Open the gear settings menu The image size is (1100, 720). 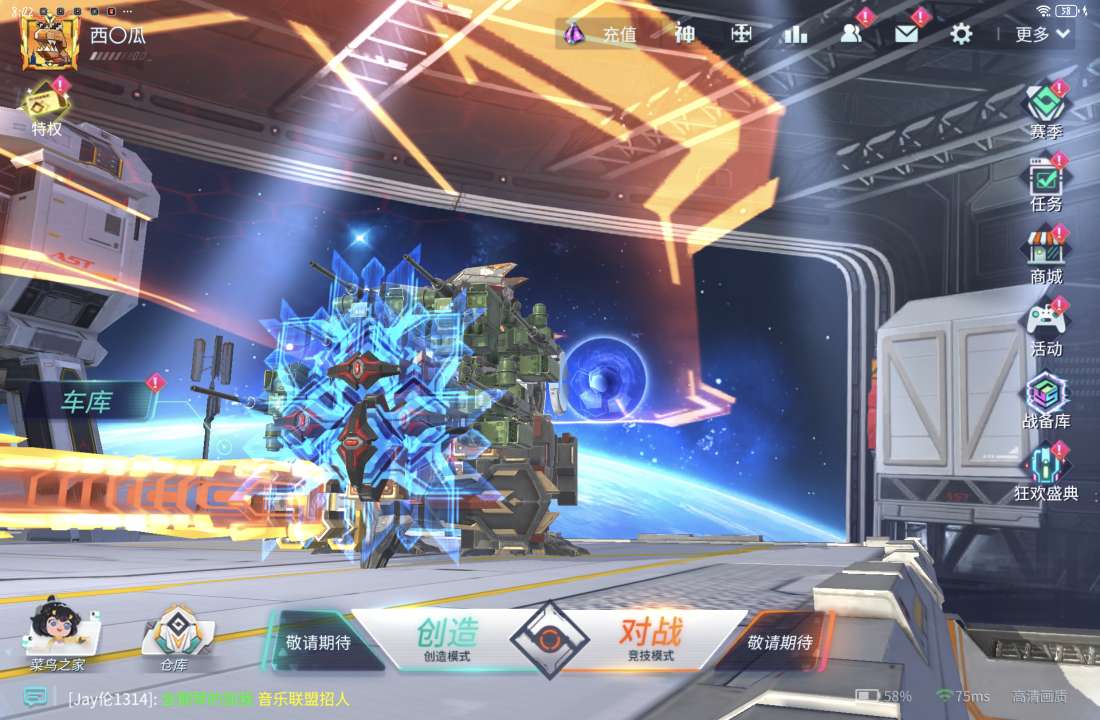click(x=961, y=34)
